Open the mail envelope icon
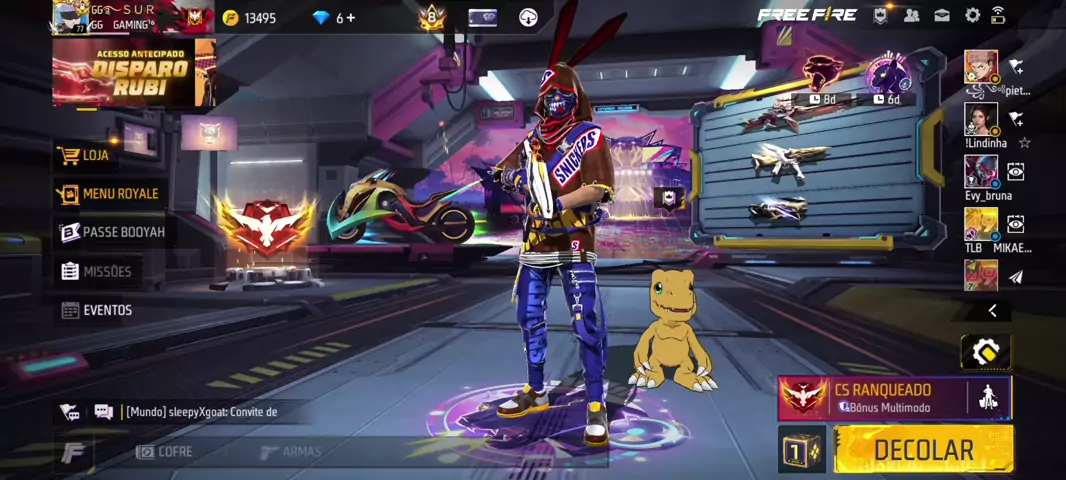 click(x=942, y=16)
